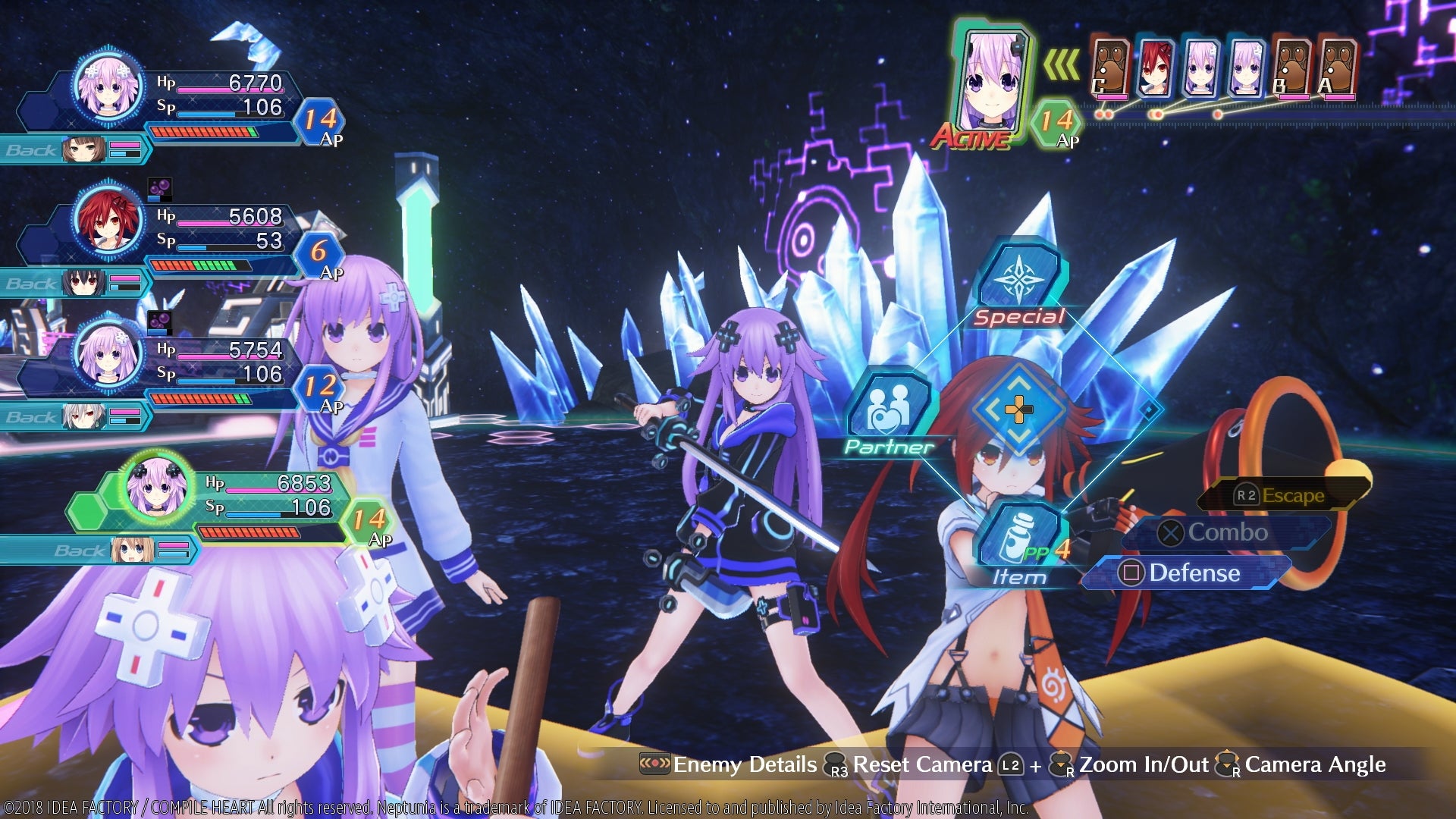The image size is (1456, 819).
Task: Select the Active character portrait card
Action: pyautogui.click(x=990, y=83)
